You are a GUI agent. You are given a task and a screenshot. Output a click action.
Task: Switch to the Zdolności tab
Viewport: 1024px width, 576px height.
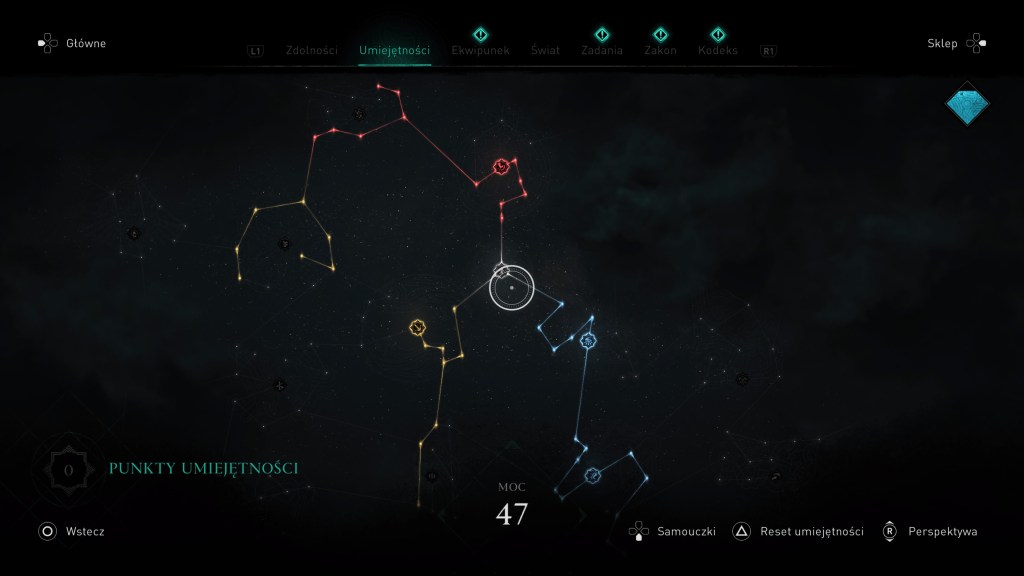pyautogui.click(x=311, y=50)
